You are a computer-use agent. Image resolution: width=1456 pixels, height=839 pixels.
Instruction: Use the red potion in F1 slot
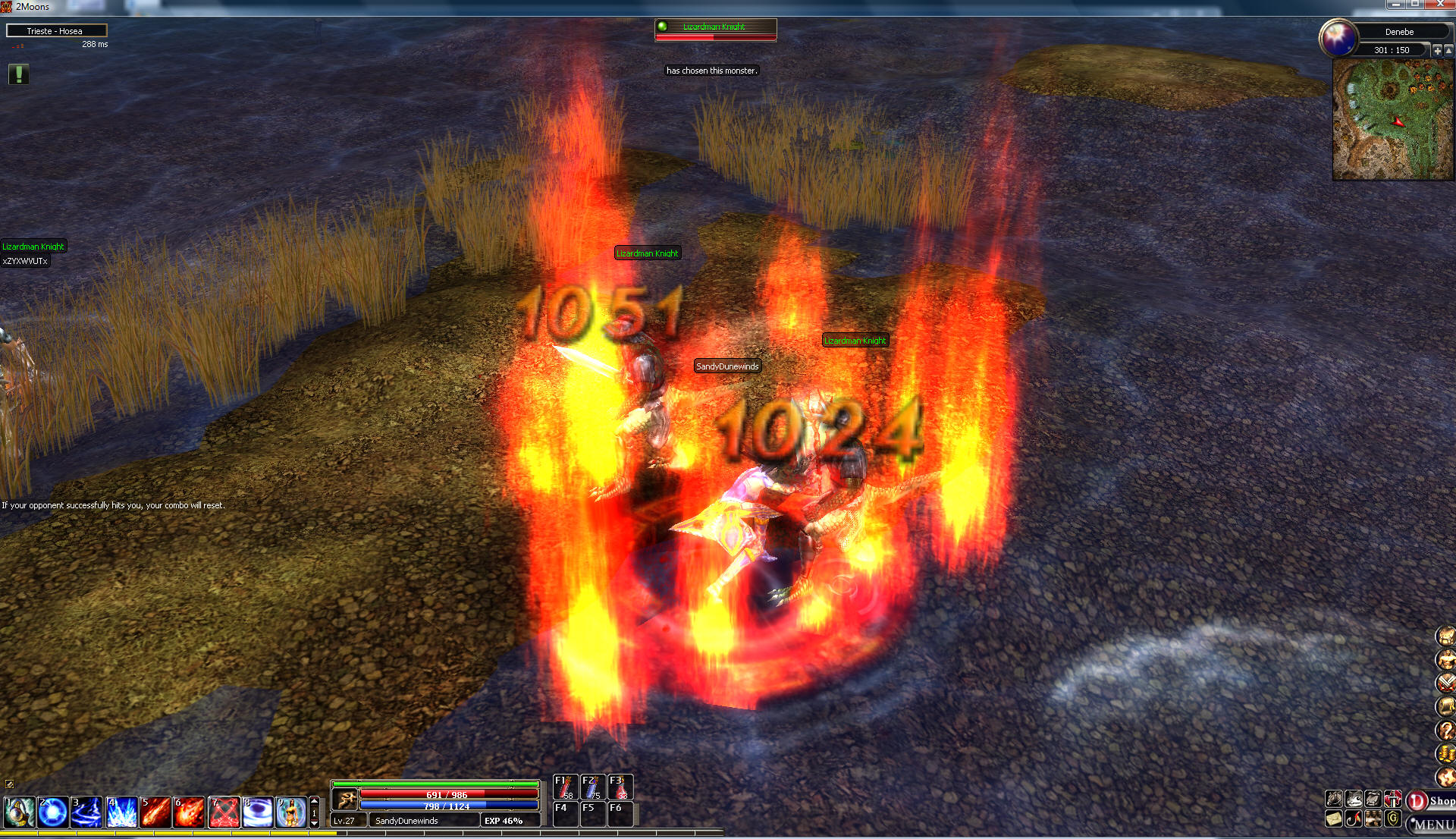[x=565, y=787]
